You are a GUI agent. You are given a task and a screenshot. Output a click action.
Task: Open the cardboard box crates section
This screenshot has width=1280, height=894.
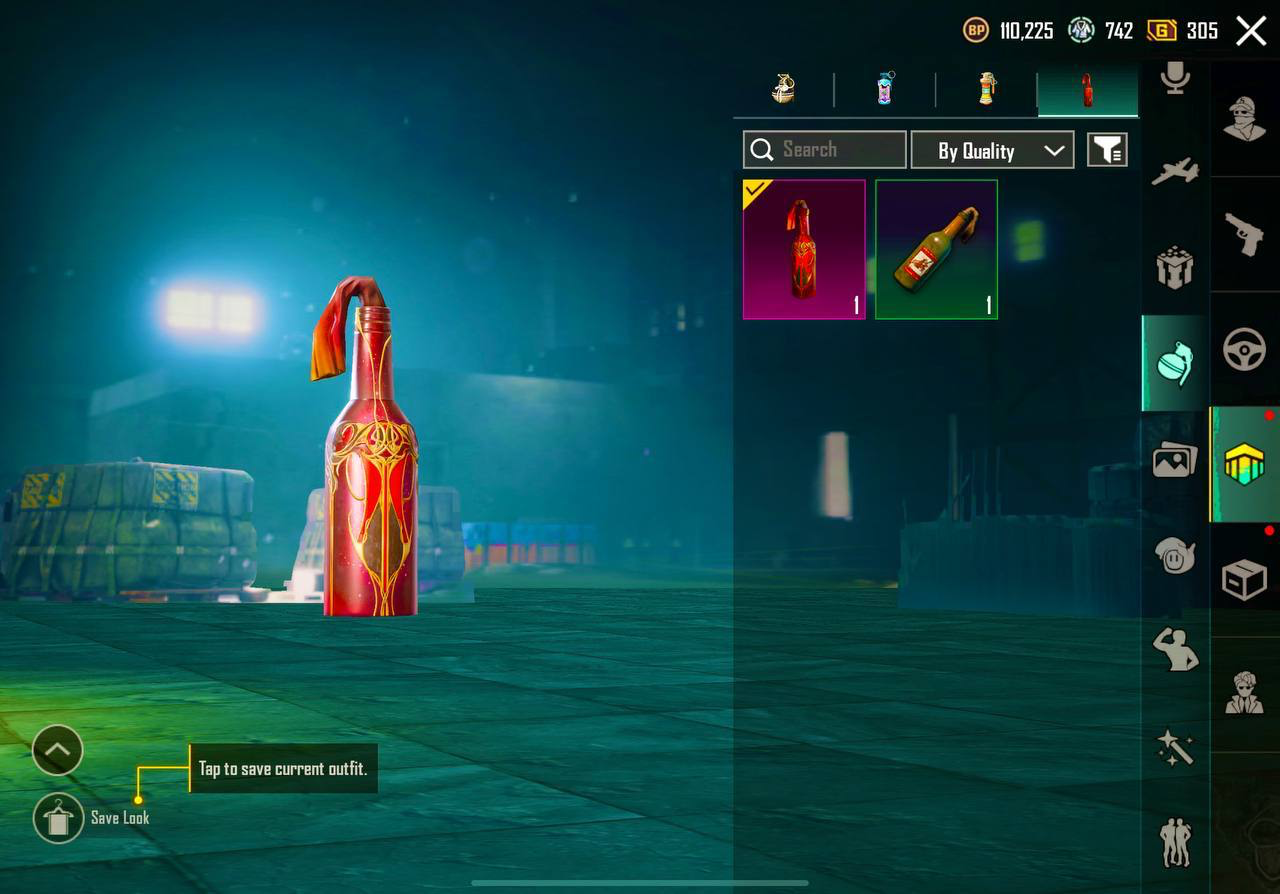1245,580
